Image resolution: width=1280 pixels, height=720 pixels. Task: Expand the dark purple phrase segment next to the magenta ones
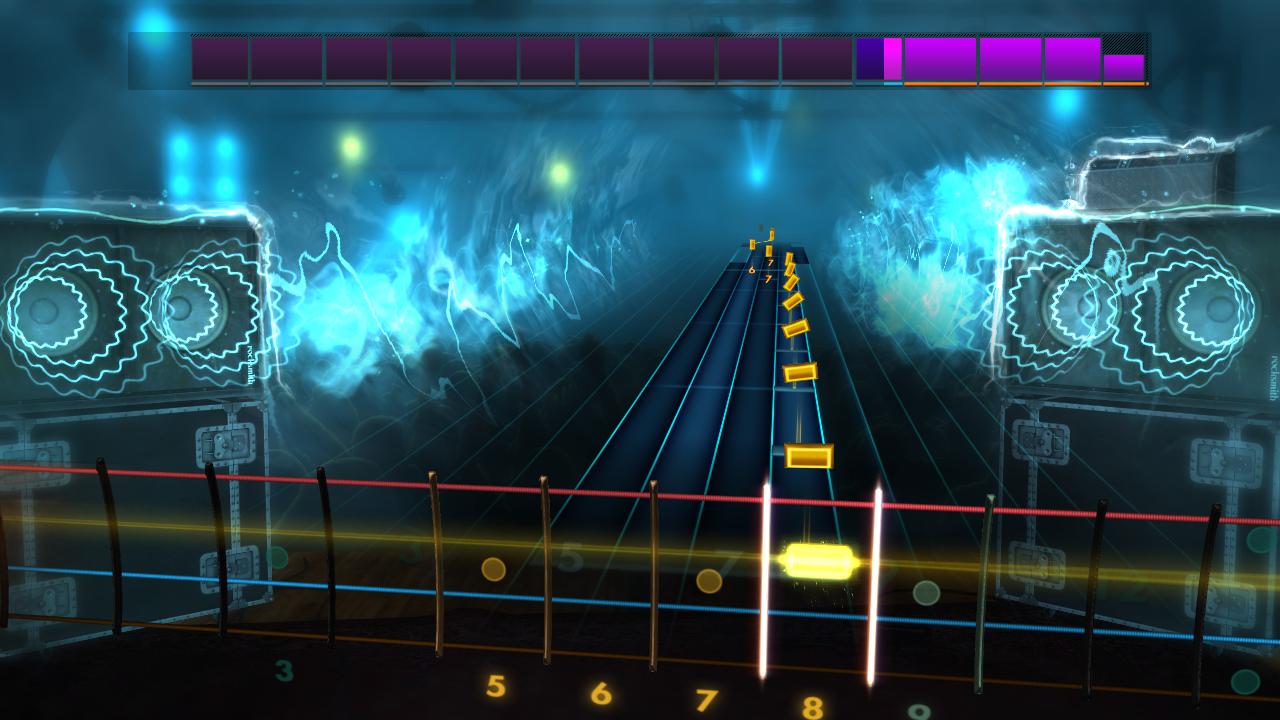[868, 57]
